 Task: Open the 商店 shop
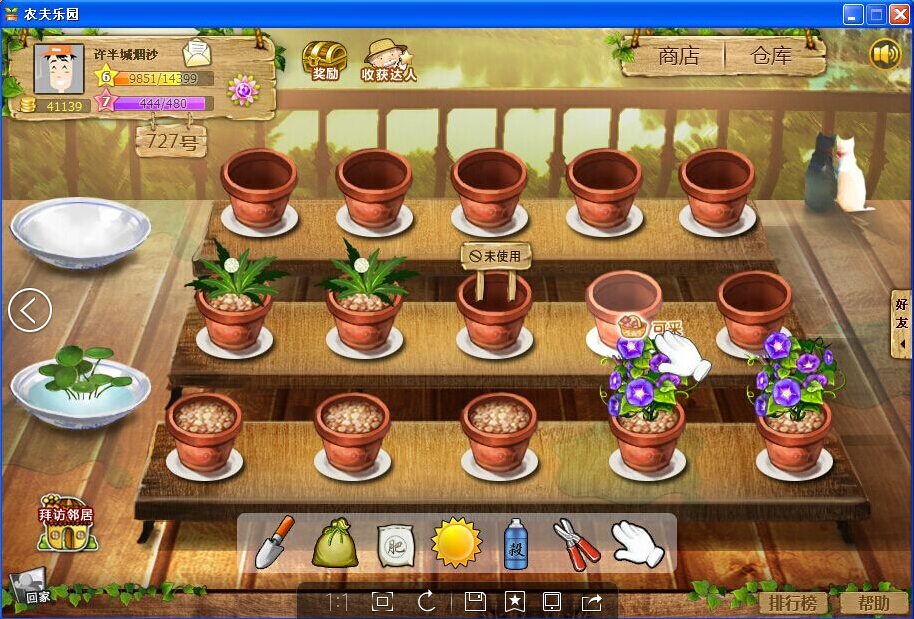coord(679,56)
